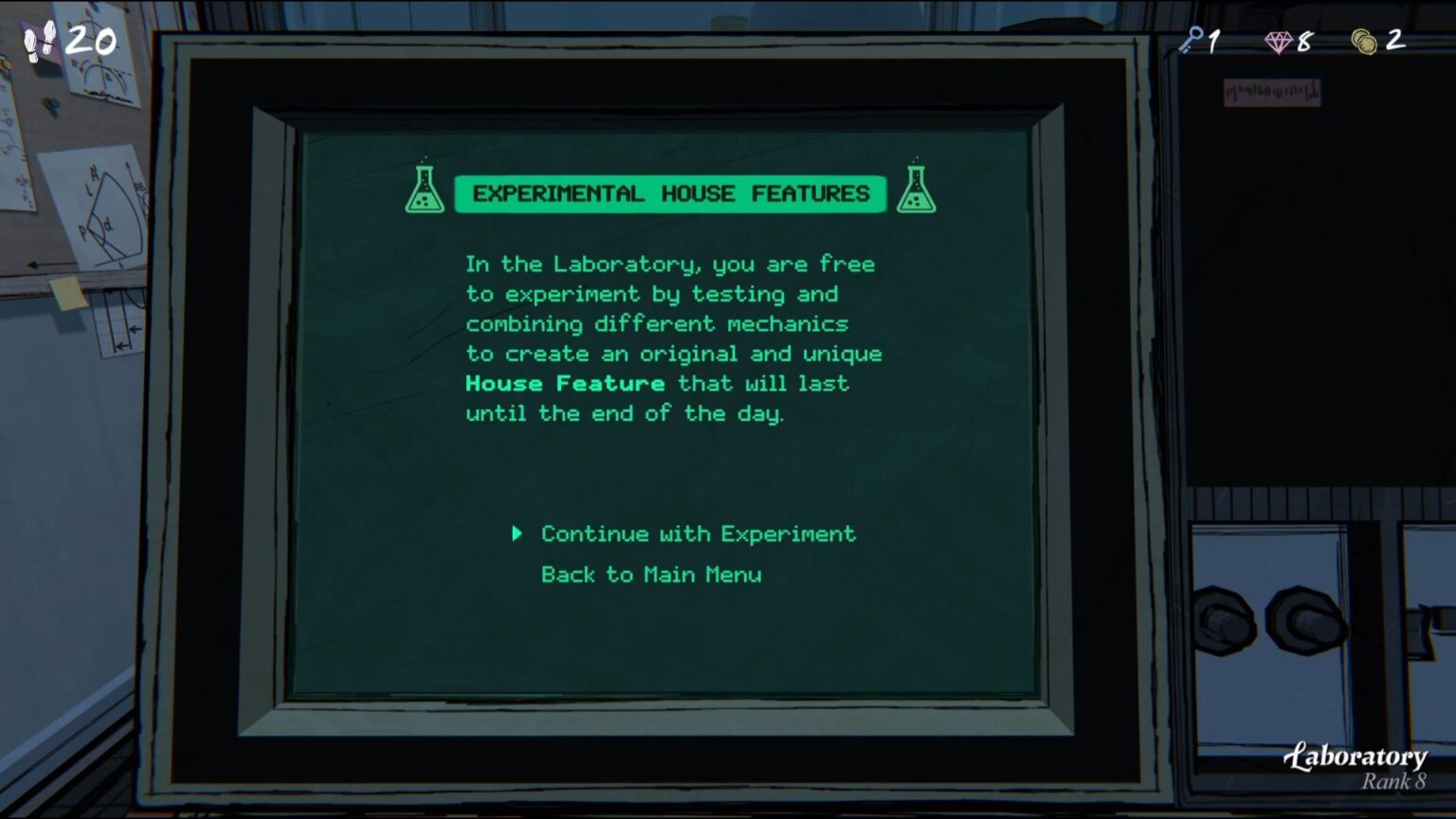Click the left flask icon beside the title banner
The height and width of the screenshot is (819, 1456).
(x=425, y=187)
